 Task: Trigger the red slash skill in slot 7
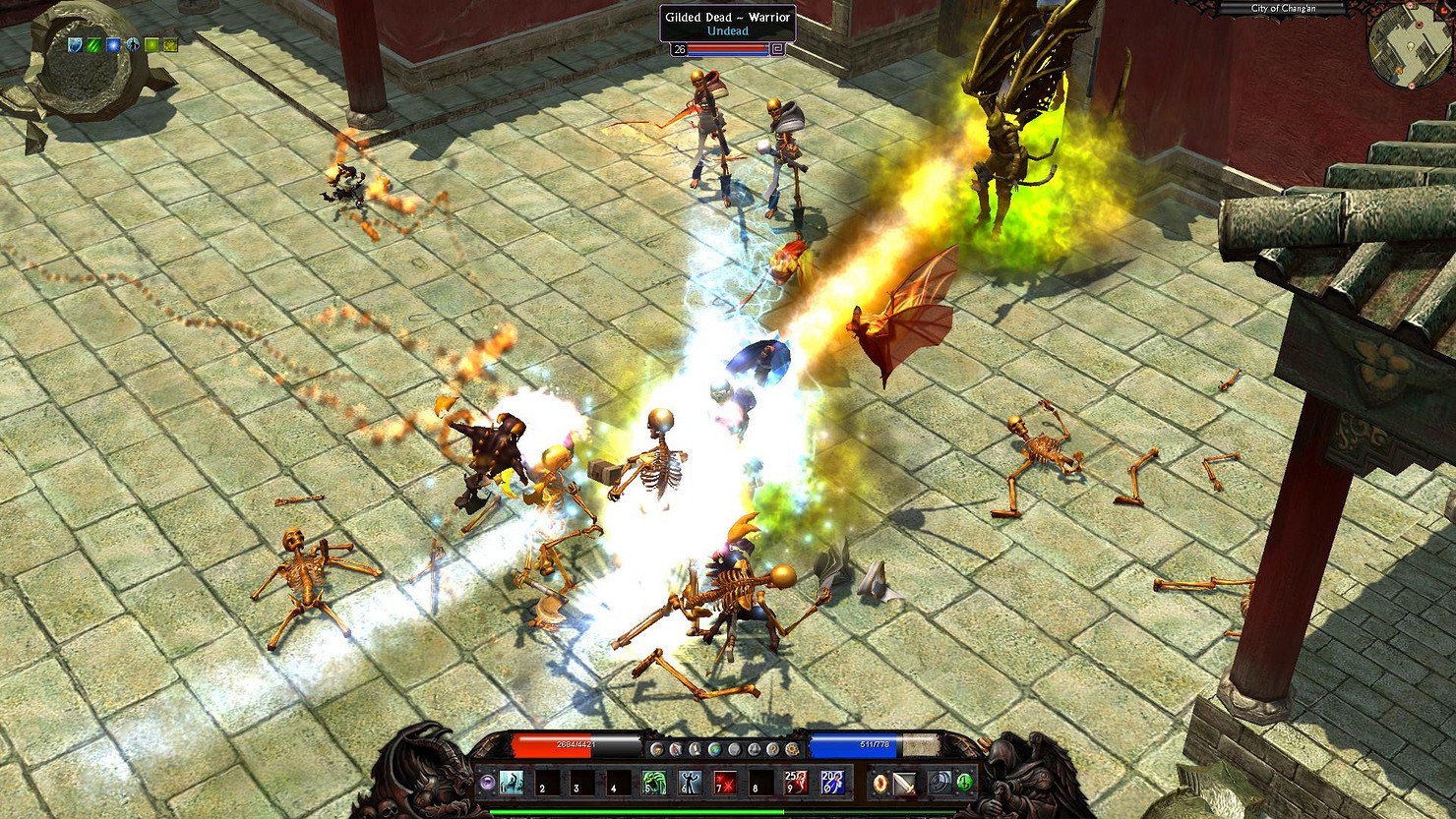[725, 783]
